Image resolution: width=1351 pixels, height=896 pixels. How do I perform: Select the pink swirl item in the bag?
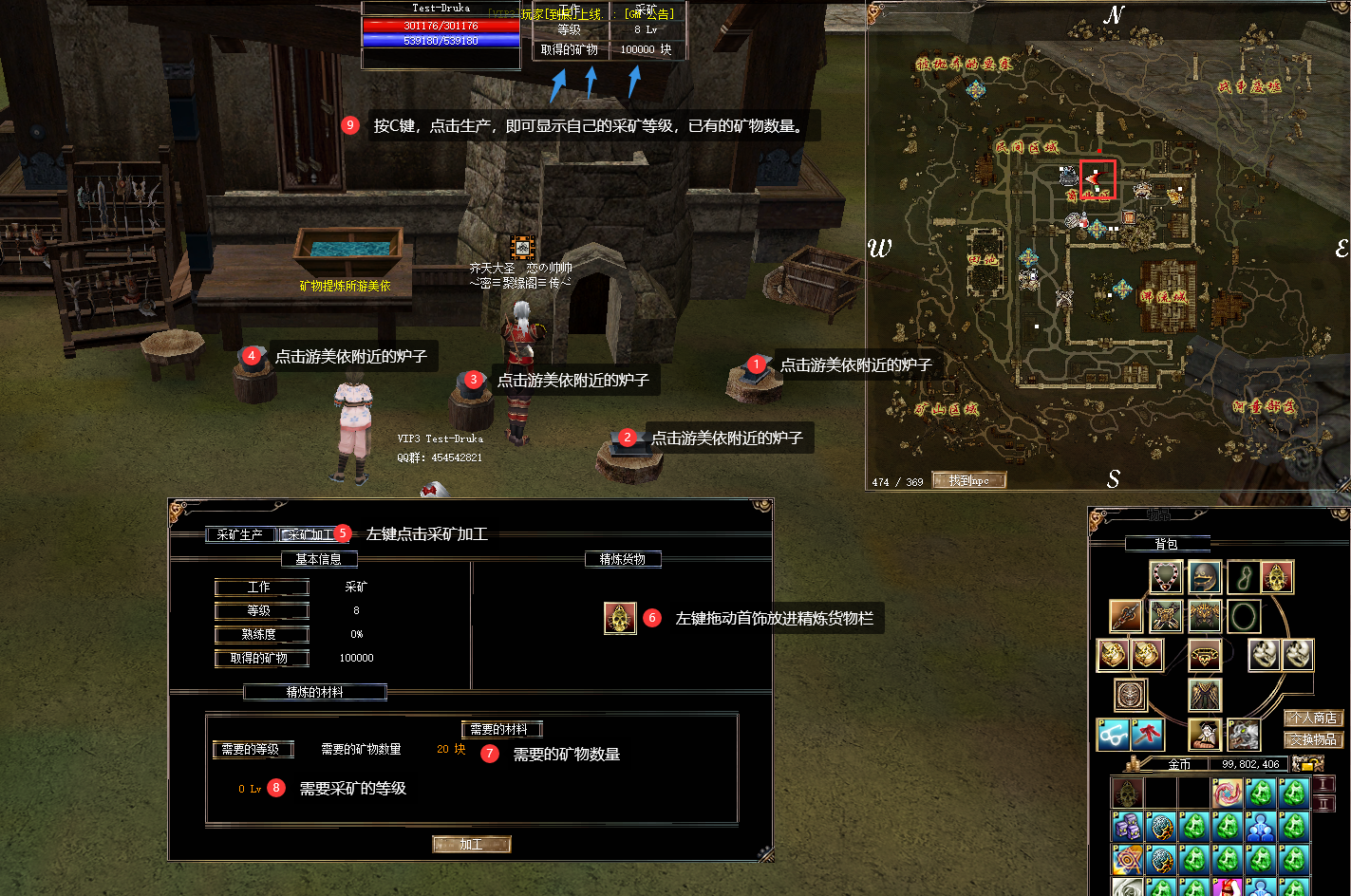[x=1227, y=793]
